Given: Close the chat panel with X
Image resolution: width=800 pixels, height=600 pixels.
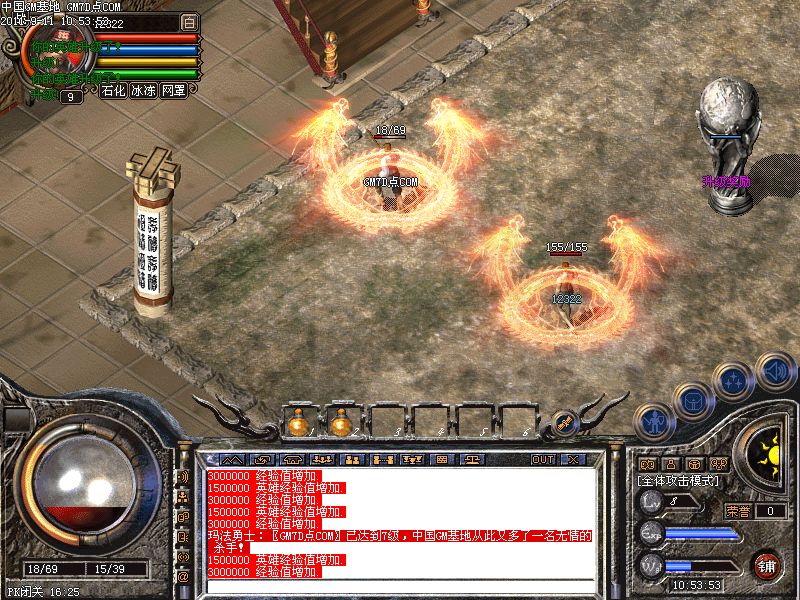Looking at the screenshot, I should tap(573, 460).
